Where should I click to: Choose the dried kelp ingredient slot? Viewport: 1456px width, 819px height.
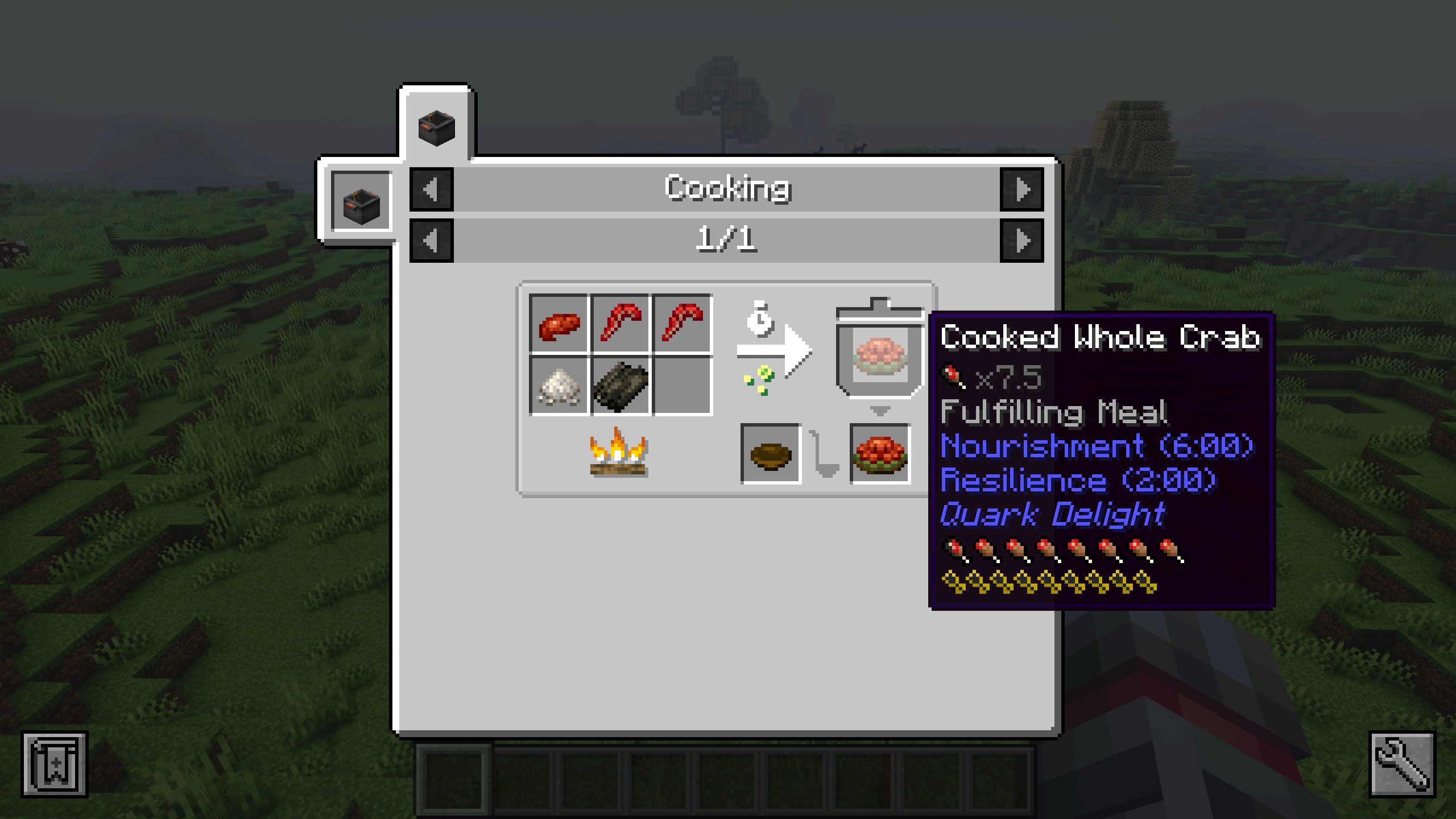pyautogui.click(x=621, y=386)
